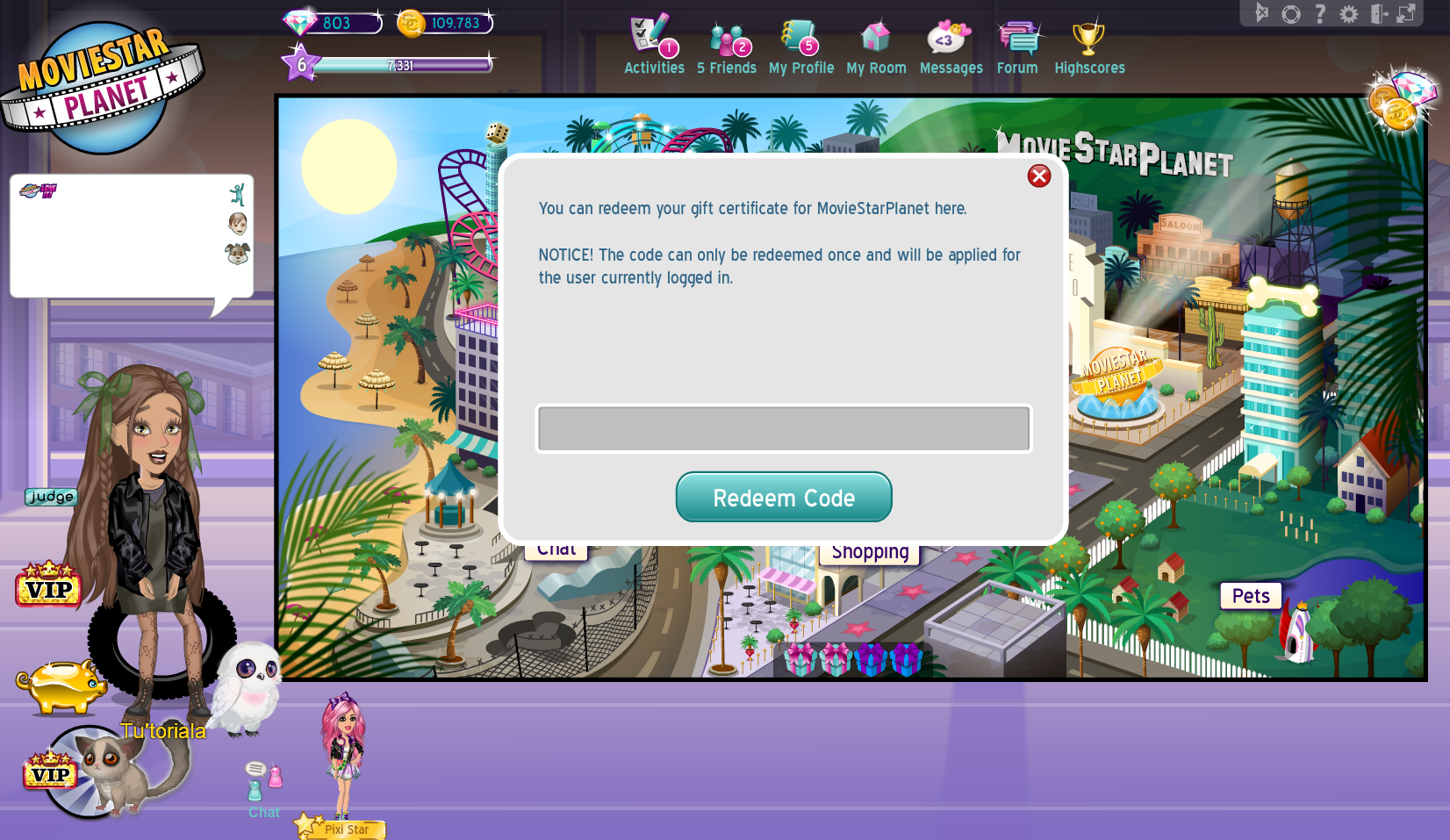The width and height of the screenshot is (1450, 840).
Task: Open the settings gear
Action: [x=1349, y=14]
